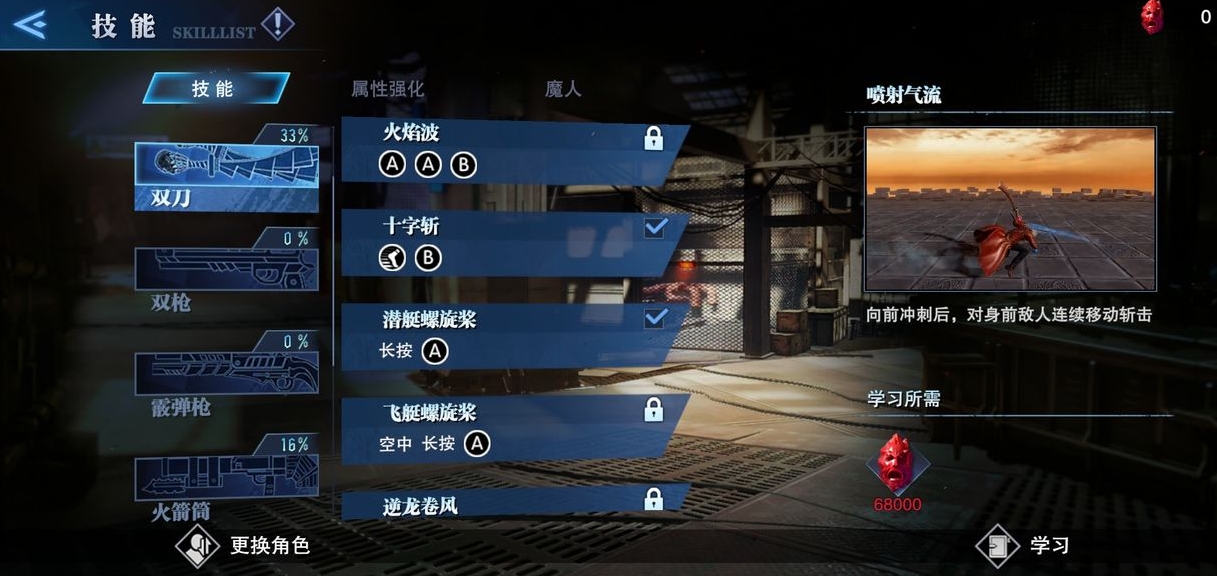Image resolution: width=1217 pixels, height=576 pixels.
Task: Choose the 霰弹枪 weapon category
Action: (227, 374)
